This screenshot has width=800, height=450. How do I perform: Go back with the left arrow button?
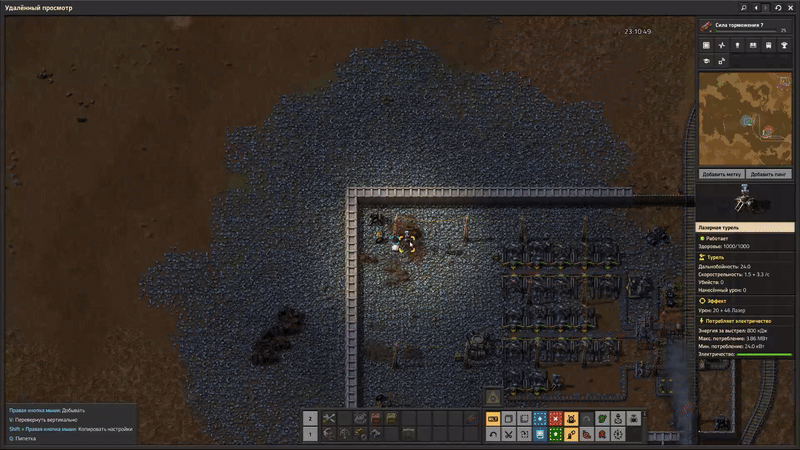(756, 7)
